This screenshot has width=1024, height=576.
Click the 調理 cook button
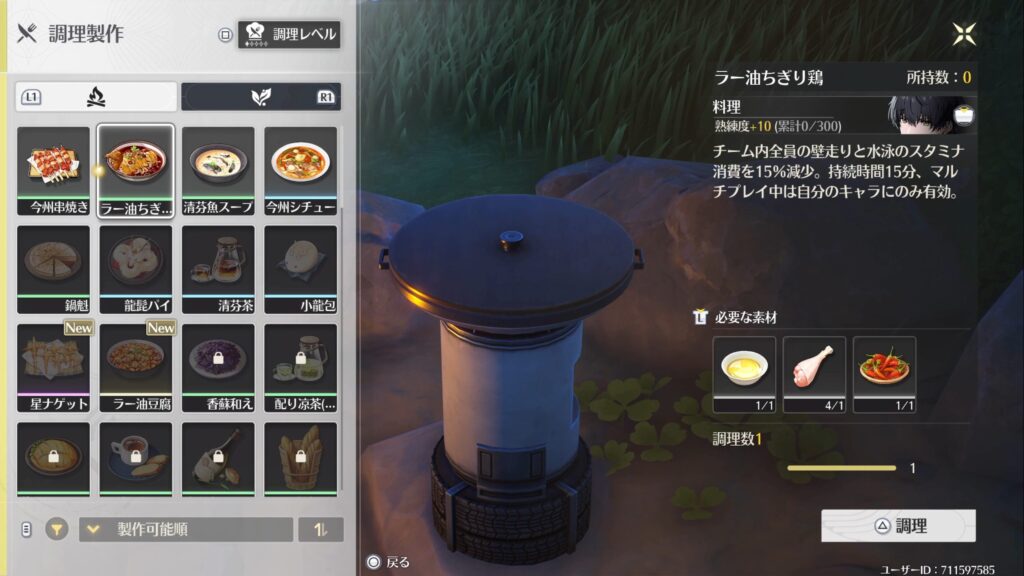tap(898, 525)
